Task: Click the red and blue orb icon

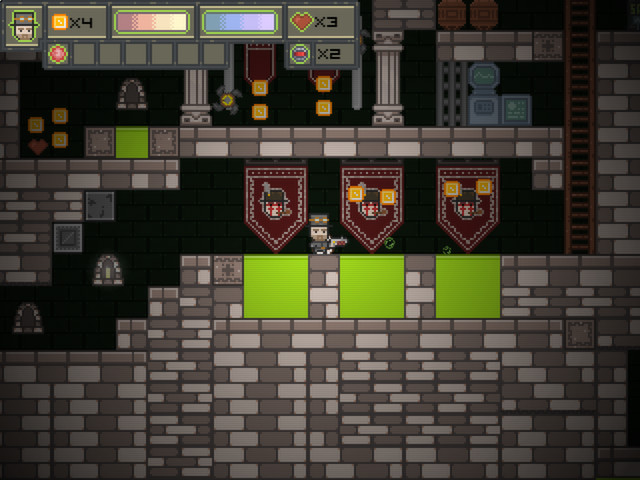Action: pyautogui.click(x=300, y=53)
